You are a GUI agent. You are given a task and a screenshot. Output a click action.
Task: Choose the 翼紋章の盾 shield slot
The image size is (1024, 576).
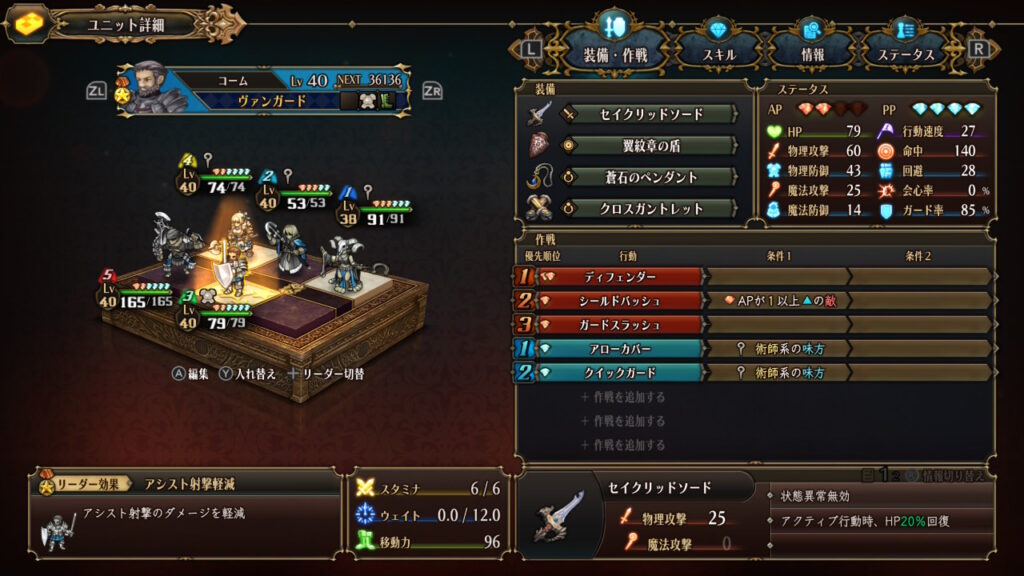pos(650,146)
